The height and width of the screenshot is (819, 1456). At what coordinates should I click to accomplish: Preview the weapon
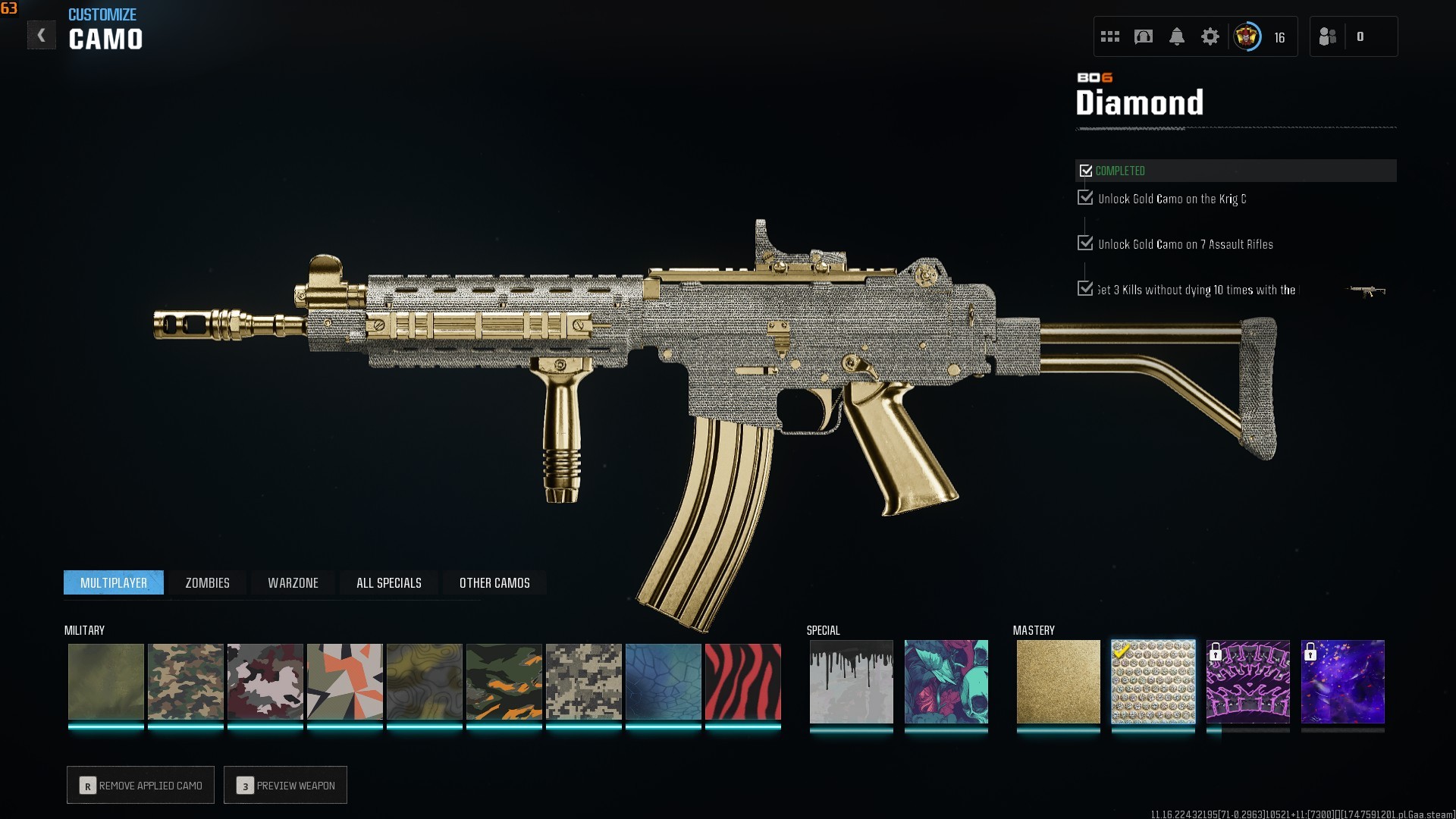[286, 785]
